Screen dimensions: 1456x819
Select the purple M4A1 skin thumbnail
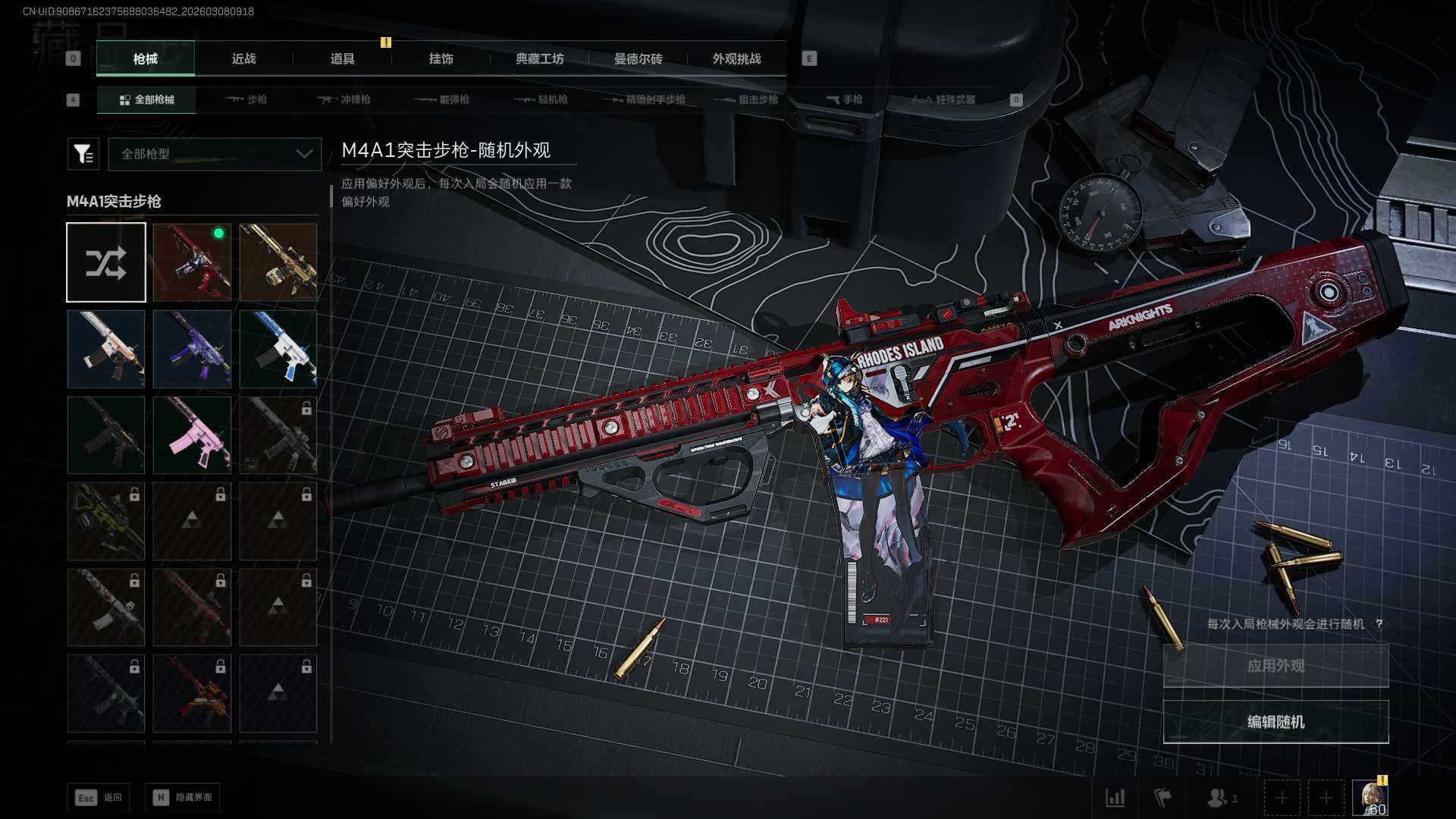[x=192, y=349]
